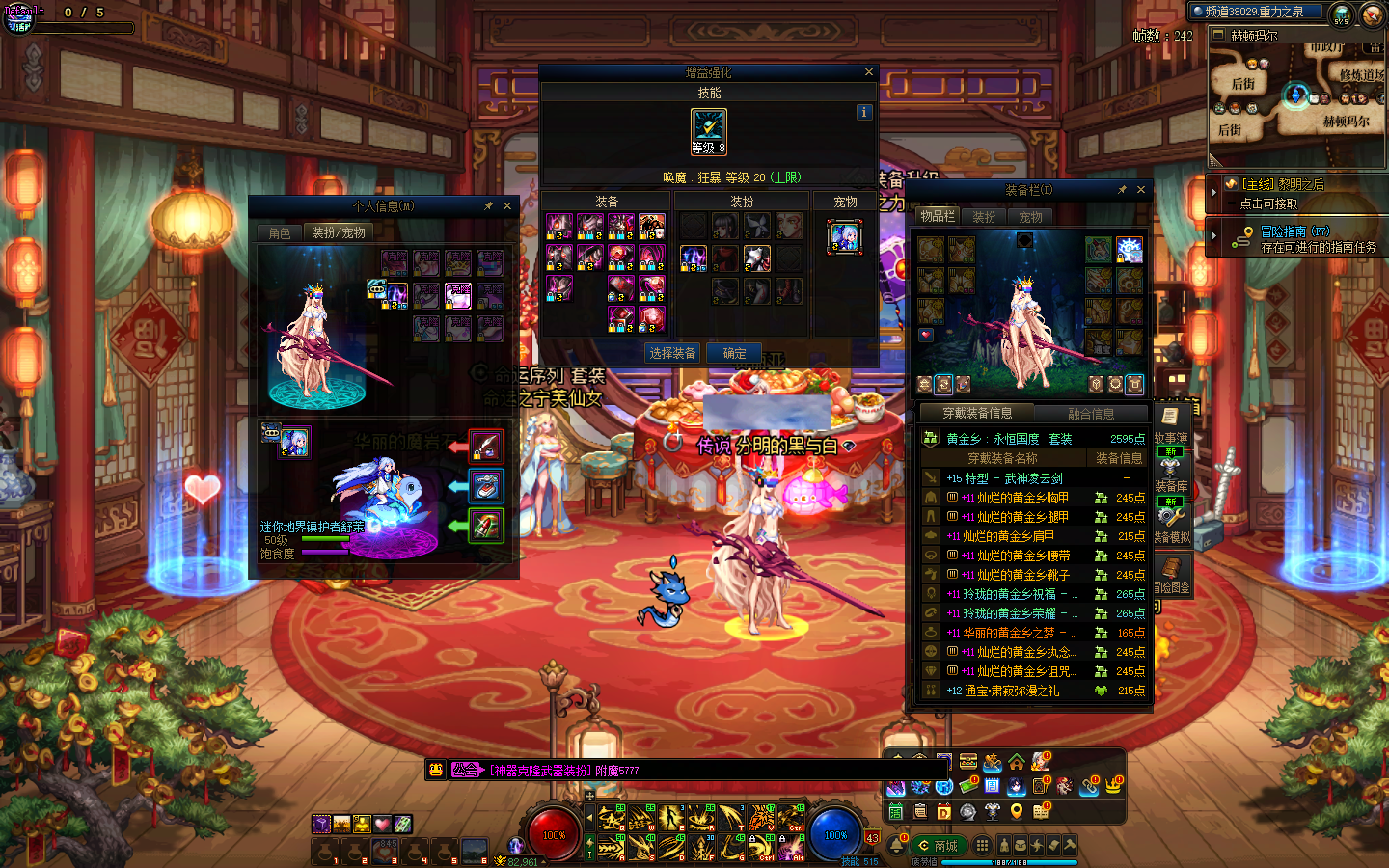Viewport: 1389px width, 868px height.
Task: Close the 装备栏 window
Action: [1141, 190]
